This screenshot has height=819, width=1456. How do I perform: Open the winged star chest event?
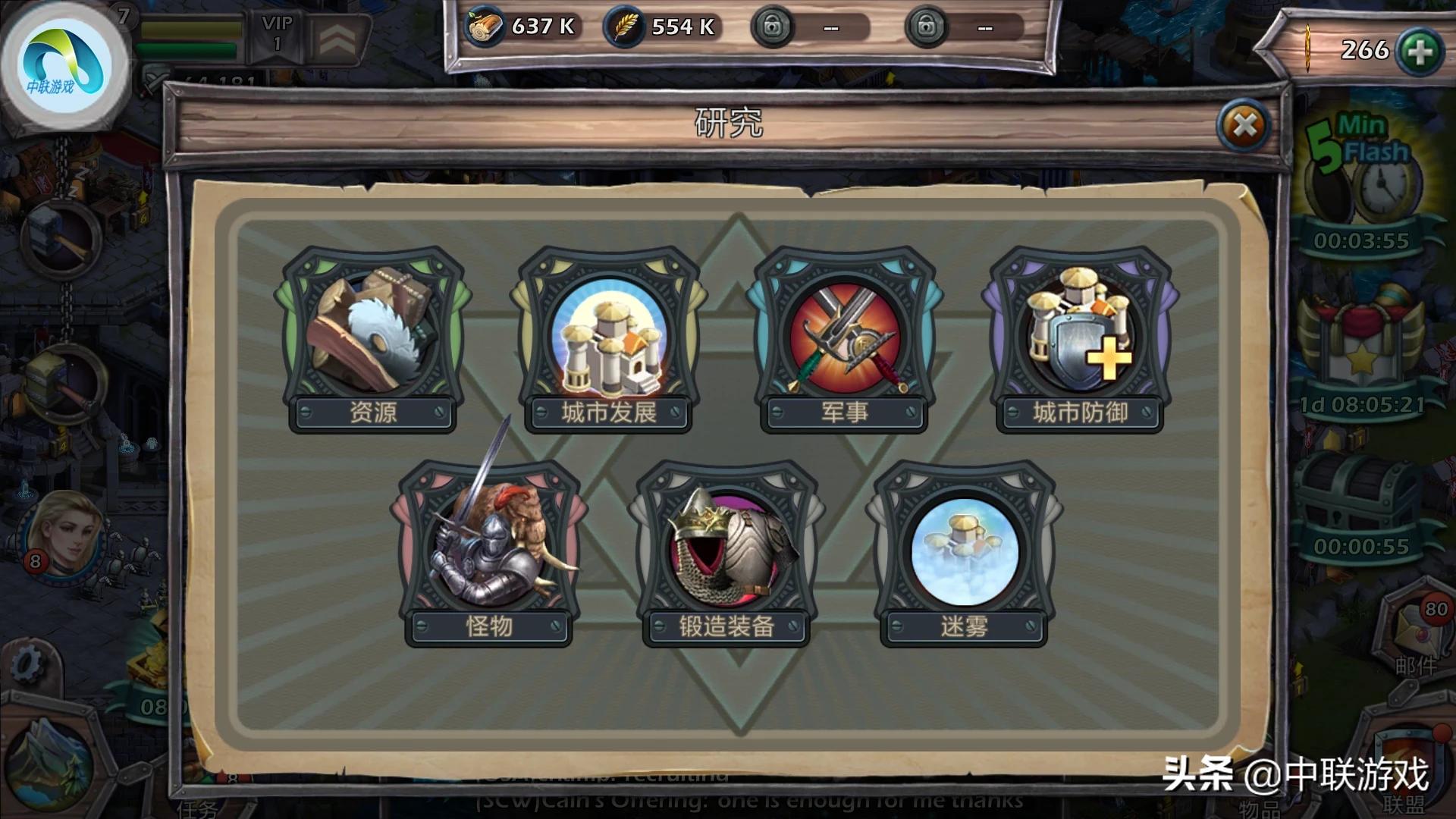click(1360, 341)
